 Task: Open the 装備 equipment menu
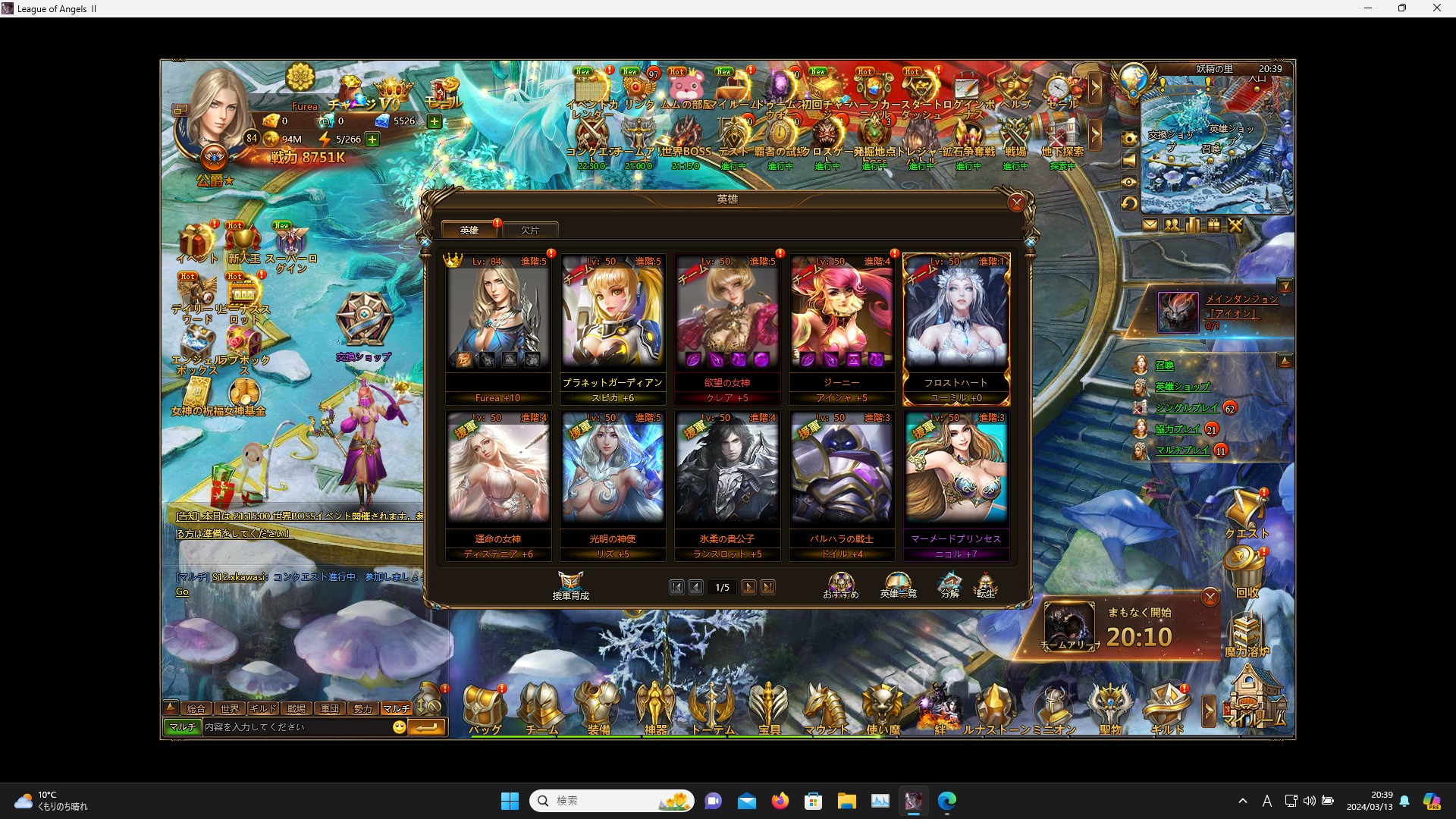coord(598,710)
